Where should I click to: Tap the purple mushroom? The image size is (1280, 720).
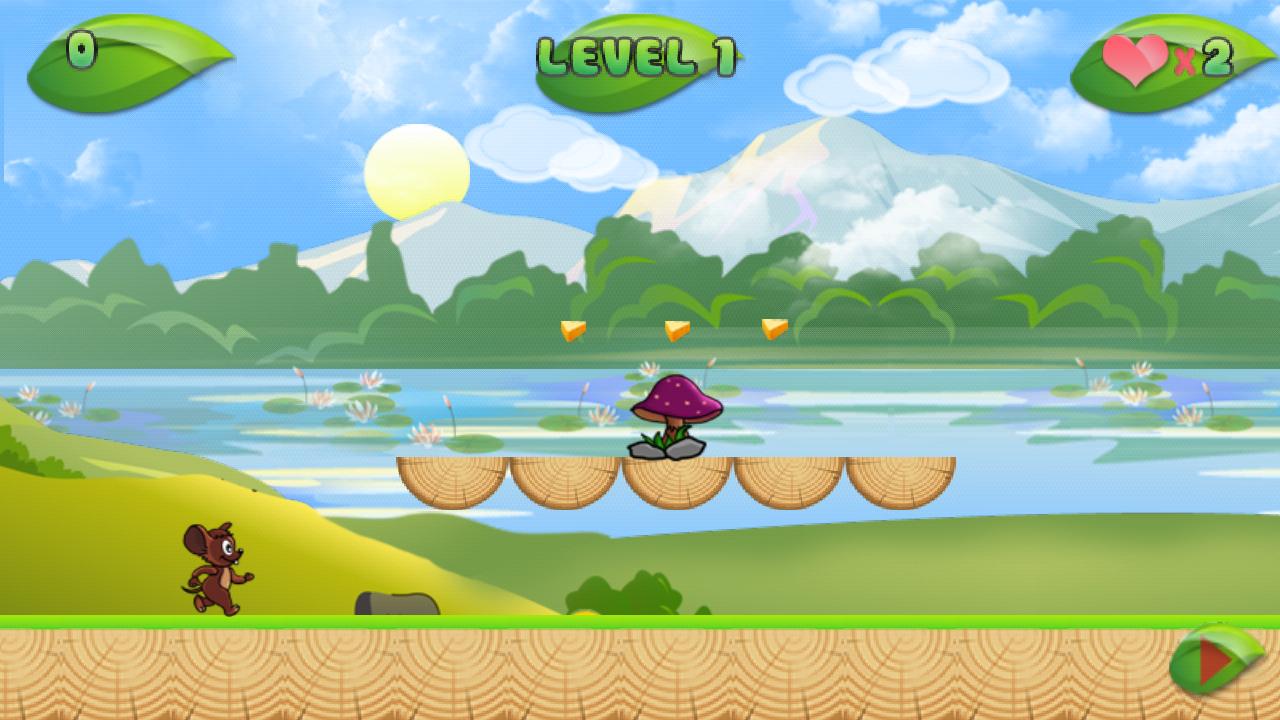(x=678, y=400)
